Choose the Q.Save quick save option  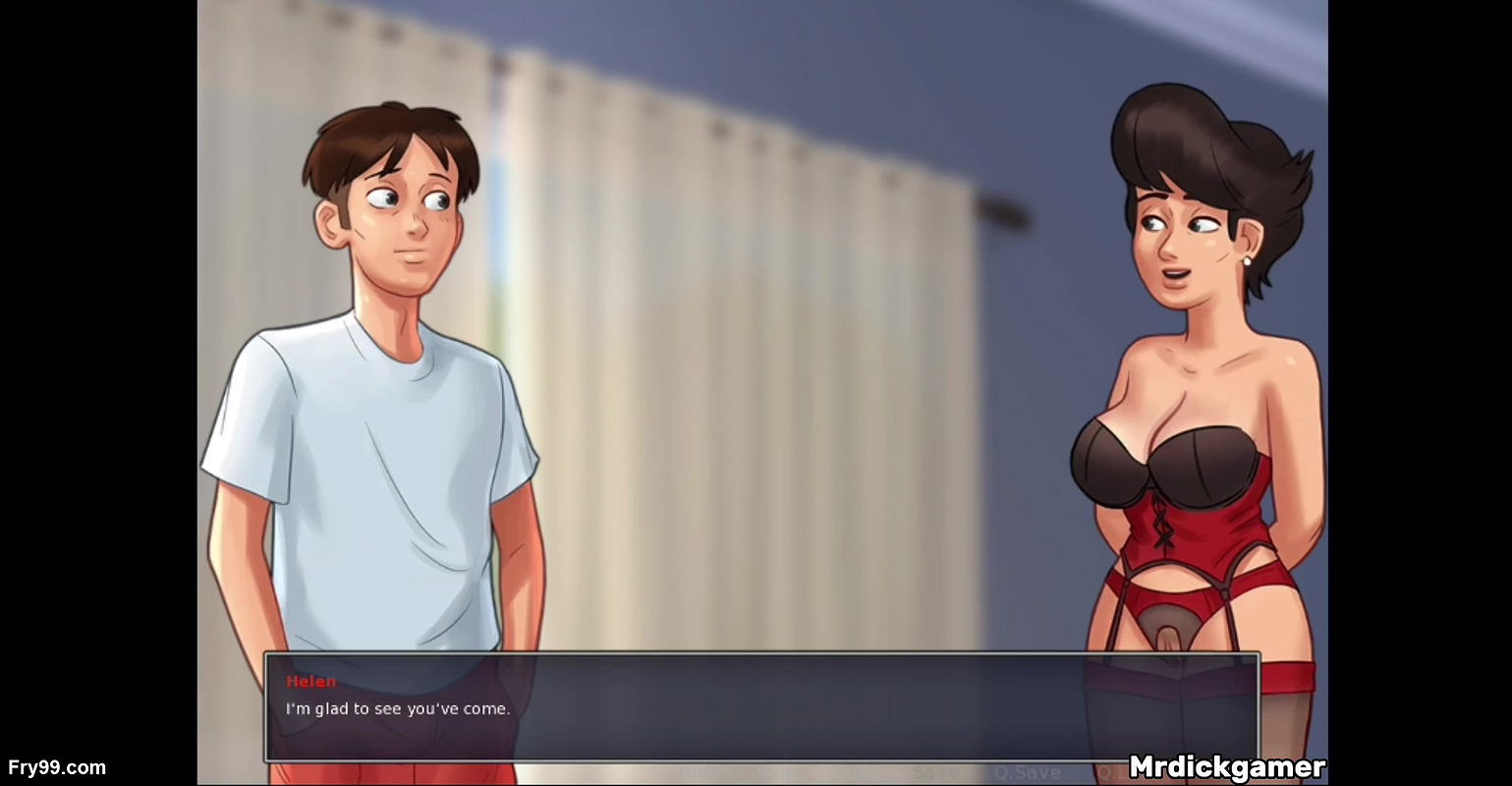(x=1027, y=773)
